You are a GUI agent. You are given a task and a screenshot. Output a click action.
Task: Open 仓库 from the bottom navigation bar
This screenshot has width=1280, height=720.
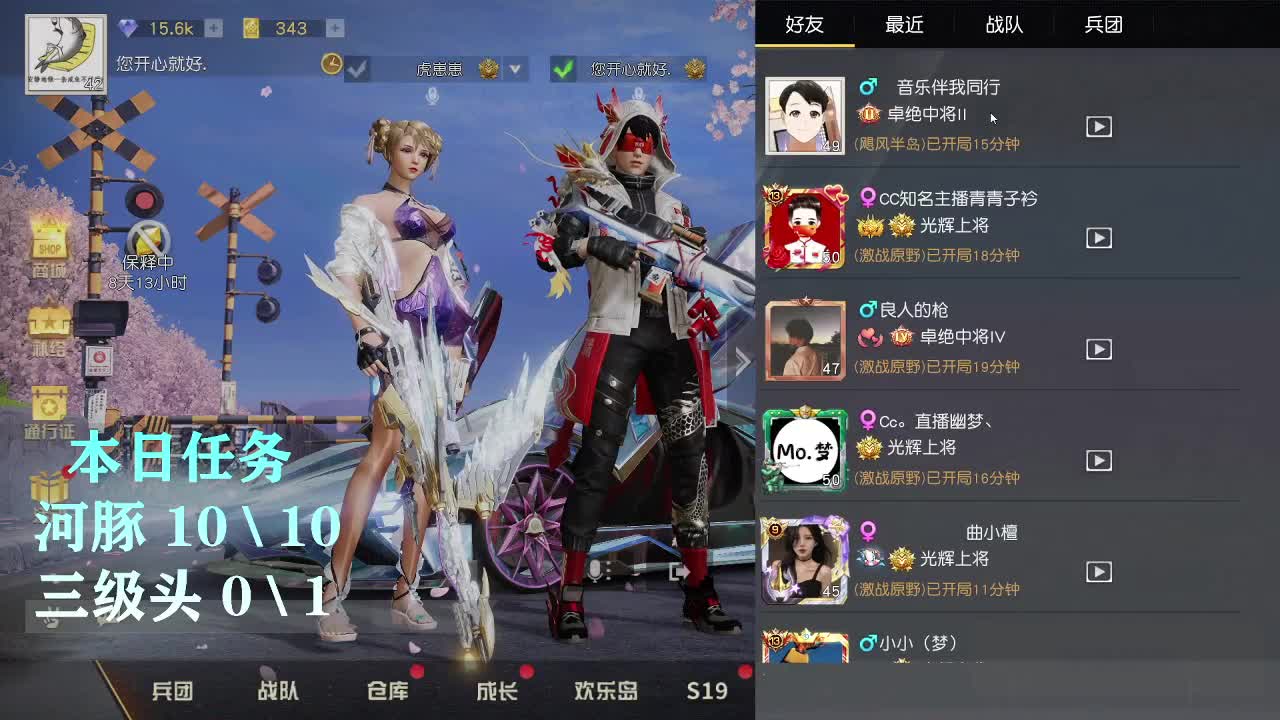coord(385,690)
